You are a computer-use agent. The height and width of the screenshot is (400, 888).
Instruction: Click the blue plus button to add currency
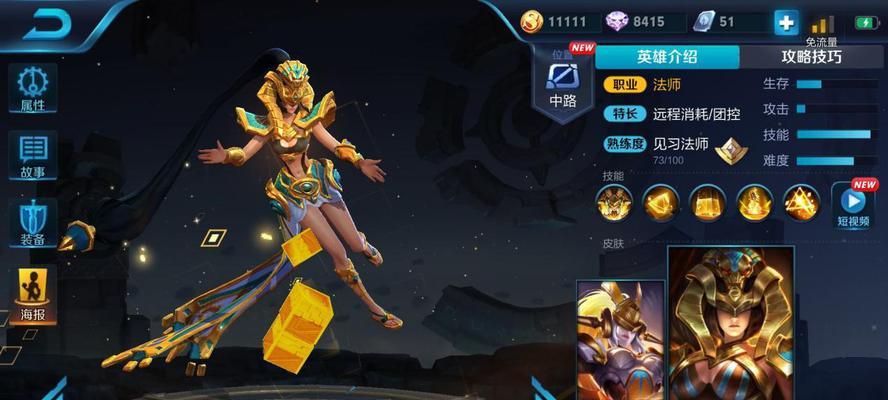pyautogui.click(x=786, y=22)
